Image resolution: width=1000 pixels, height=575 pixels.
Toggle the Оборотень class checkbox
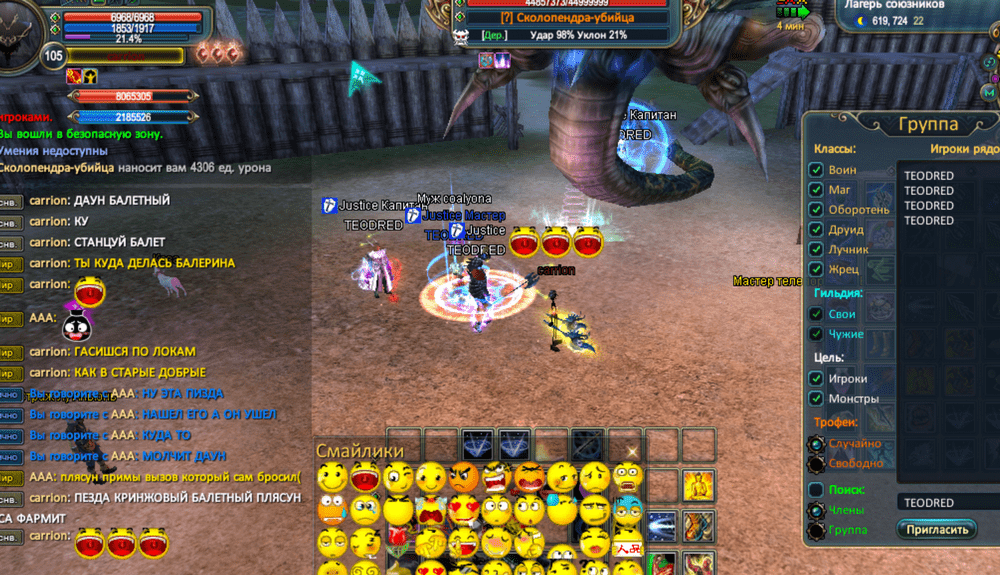816,210
